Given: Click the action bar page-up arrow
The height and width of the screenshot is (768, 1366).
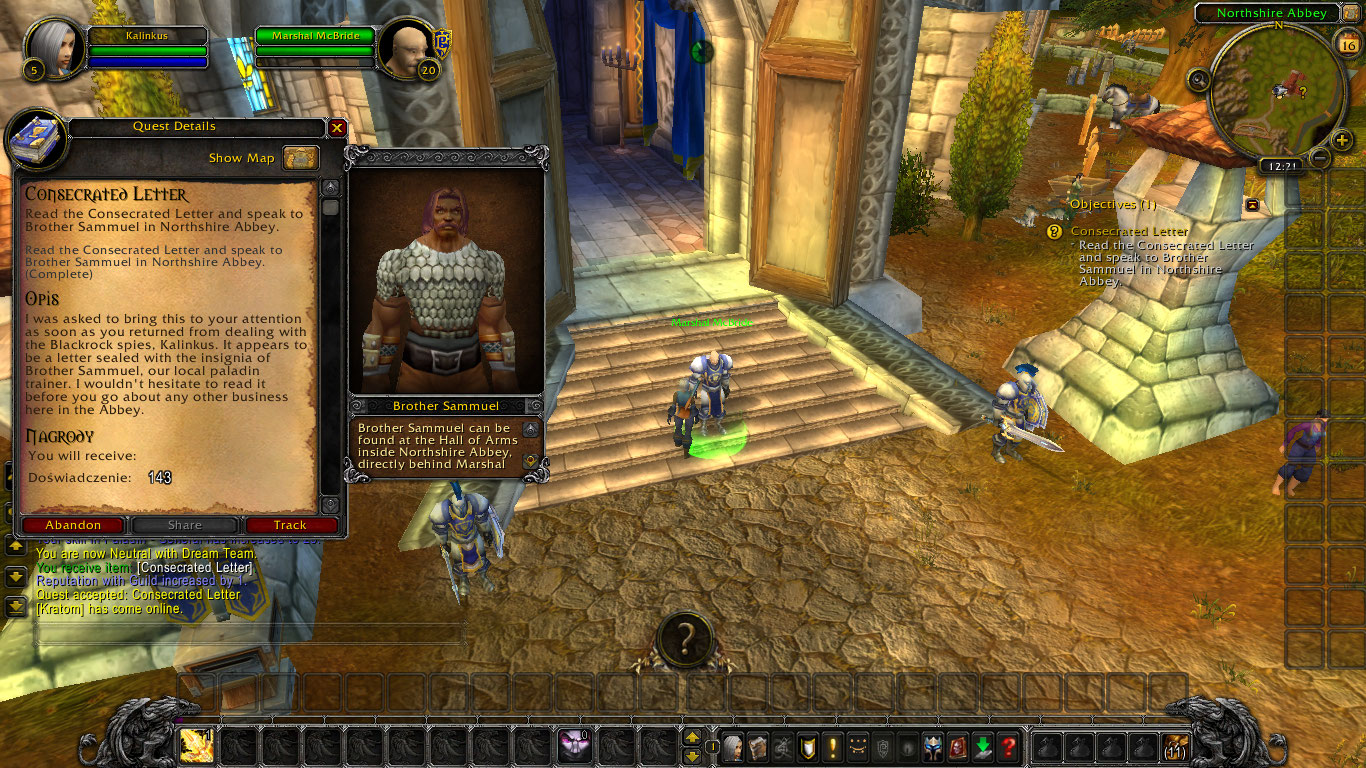Looking at the screenshot, I should pyautogui.click(x=692, y=738).
